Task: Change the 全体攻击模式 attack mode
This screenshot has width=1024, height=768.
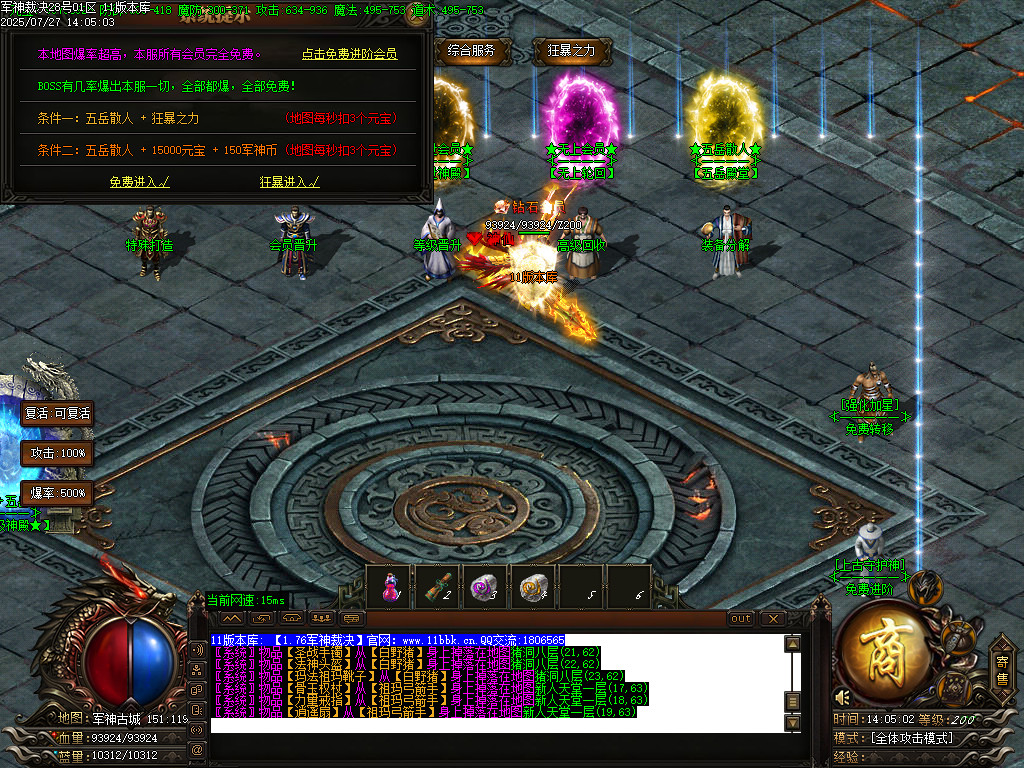Action: [910, 738]
